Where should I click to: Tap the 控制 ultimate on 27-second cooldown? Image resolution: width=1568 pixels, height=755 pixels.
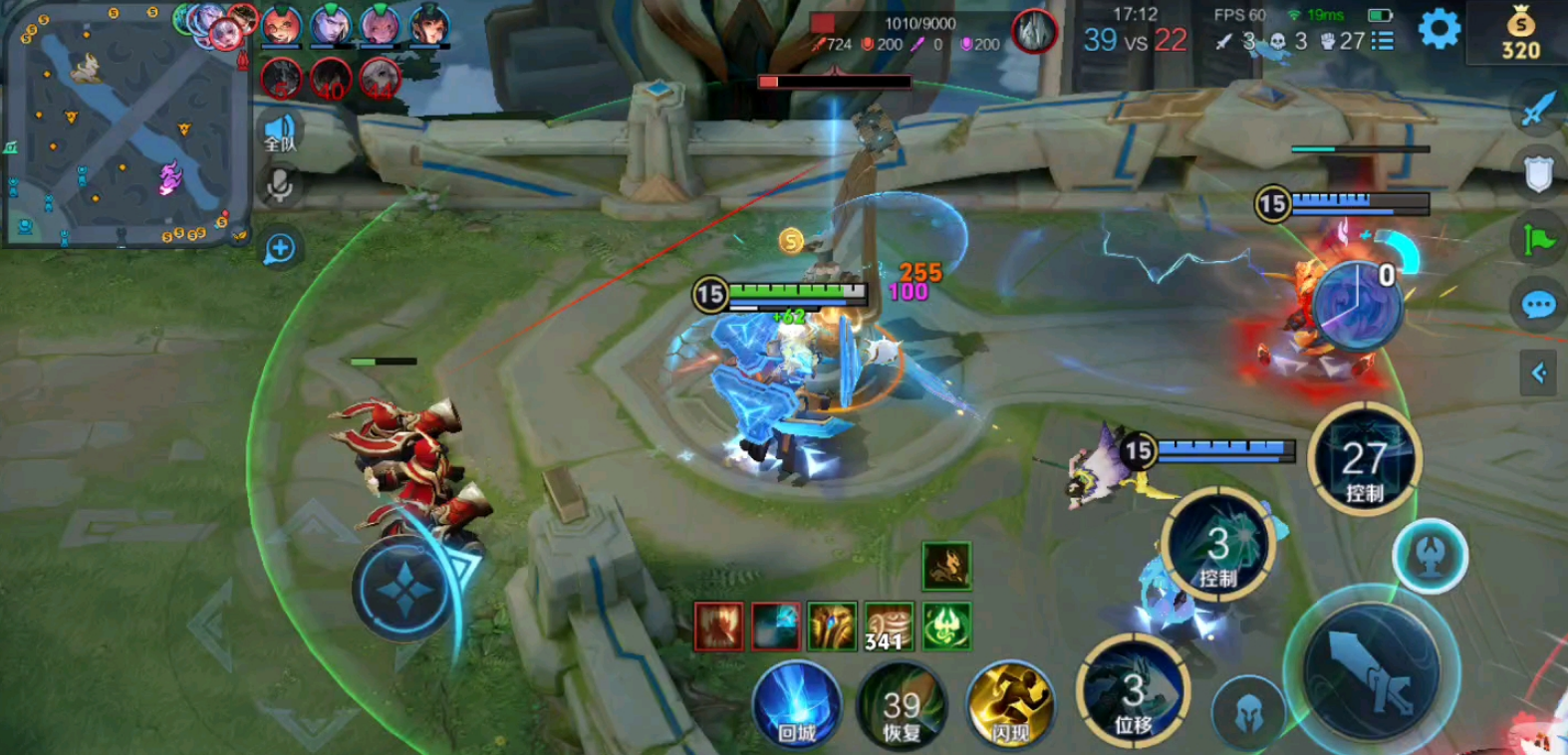coord(1364,460)
